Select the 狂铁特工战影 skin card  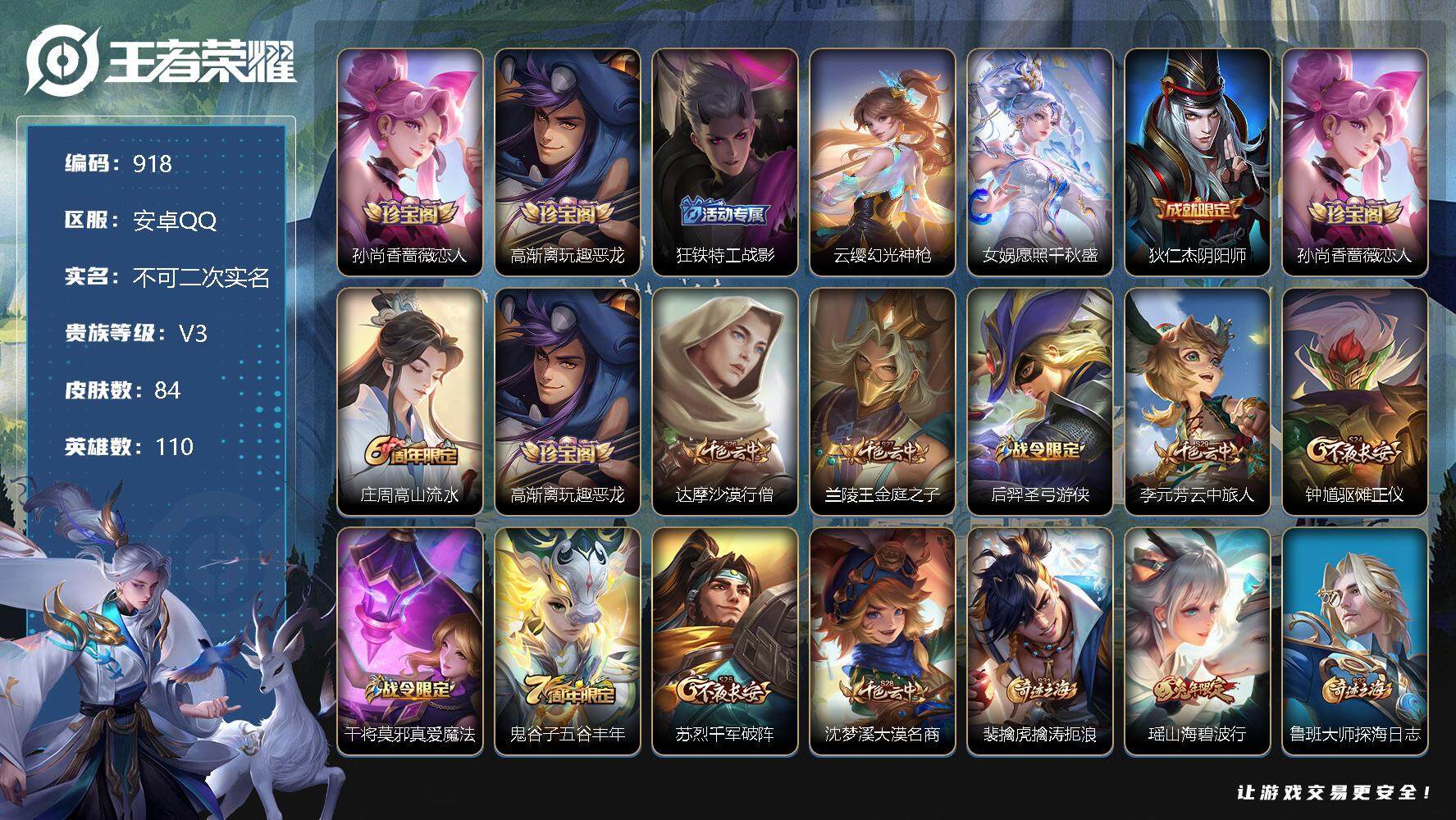pos(725,162)
